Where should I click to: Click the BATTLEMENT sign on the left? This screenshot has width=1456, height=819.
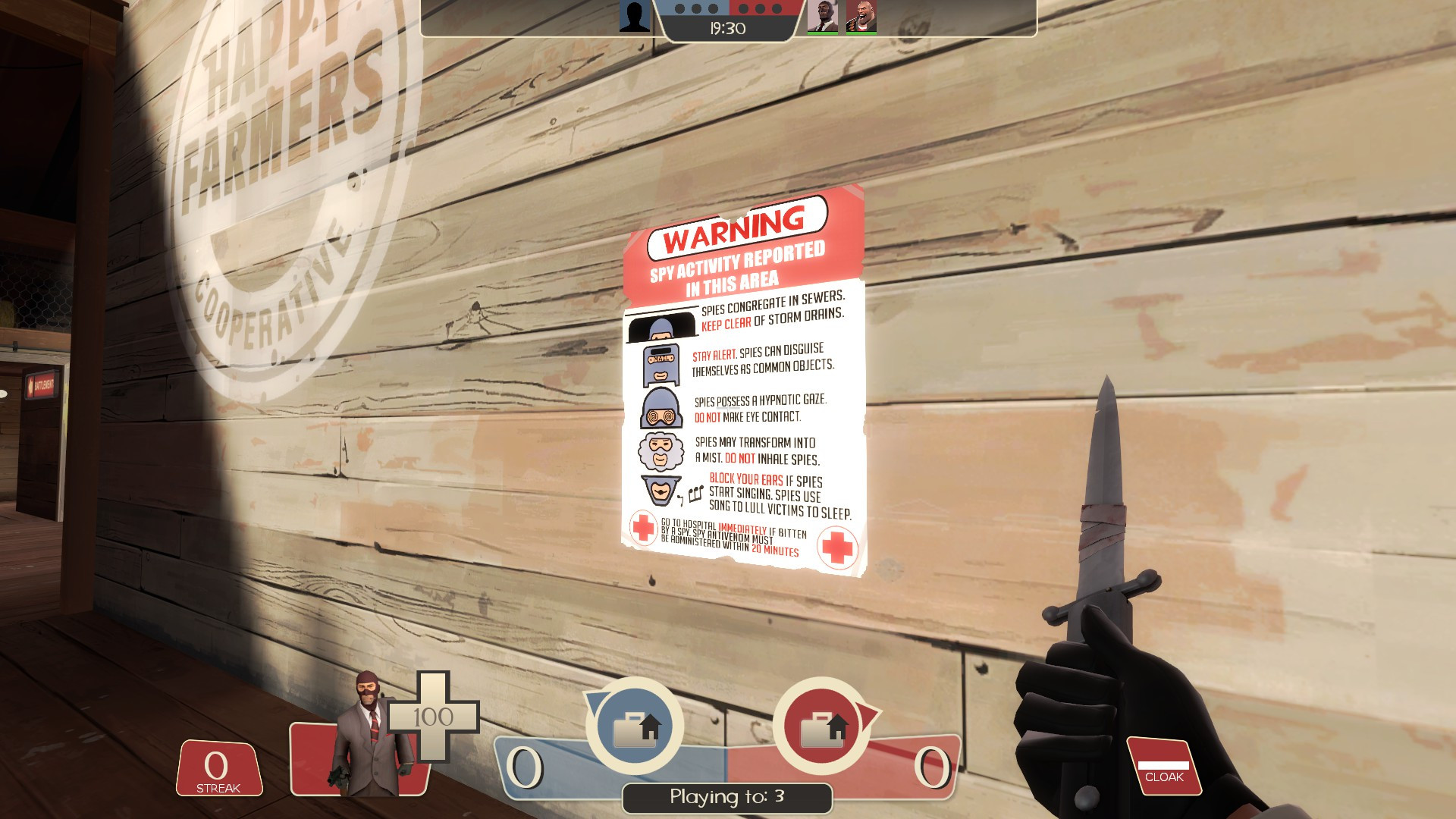tap(40, 383)
